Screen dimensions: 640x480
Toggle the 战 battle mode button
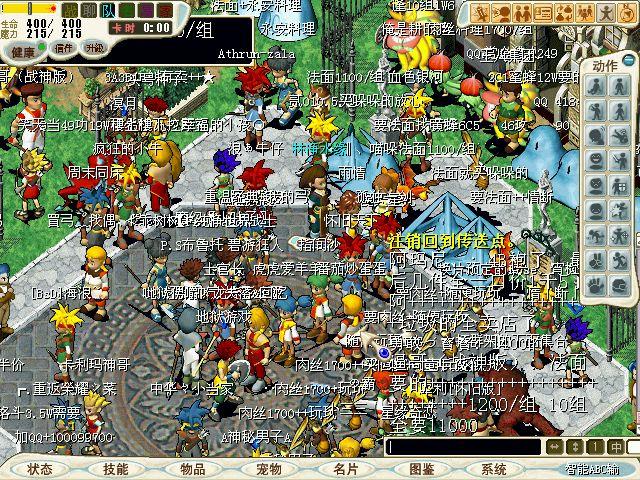click(68, 9)
